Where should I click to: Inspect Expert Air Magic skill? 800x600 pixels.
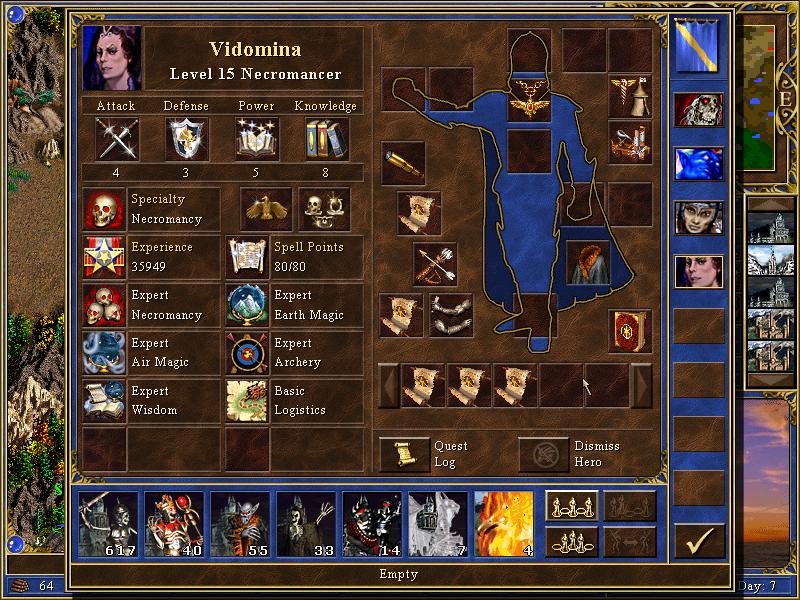click(x=105, y=353)
